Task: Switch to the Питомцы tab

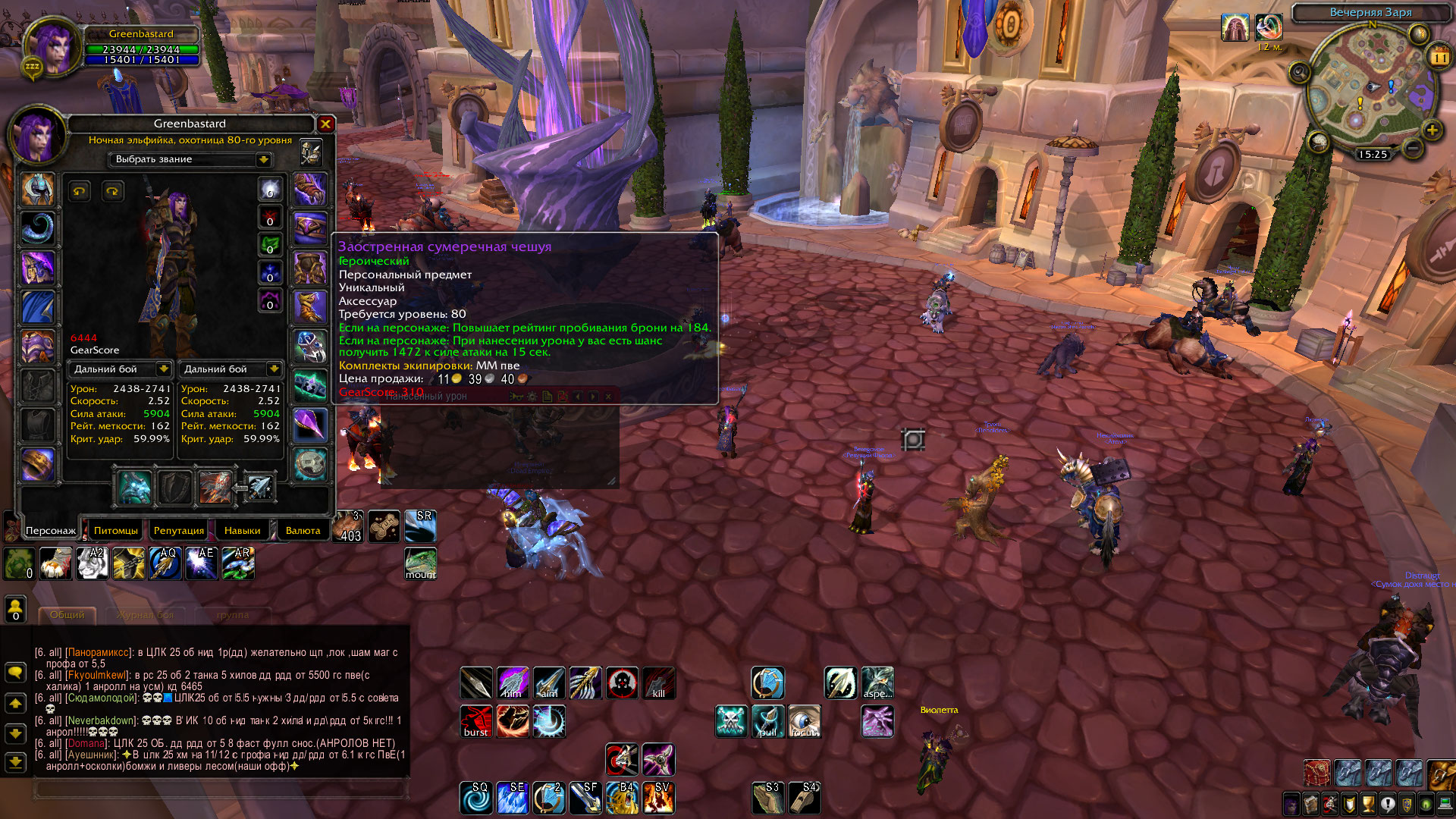Action: coord(116,530)
